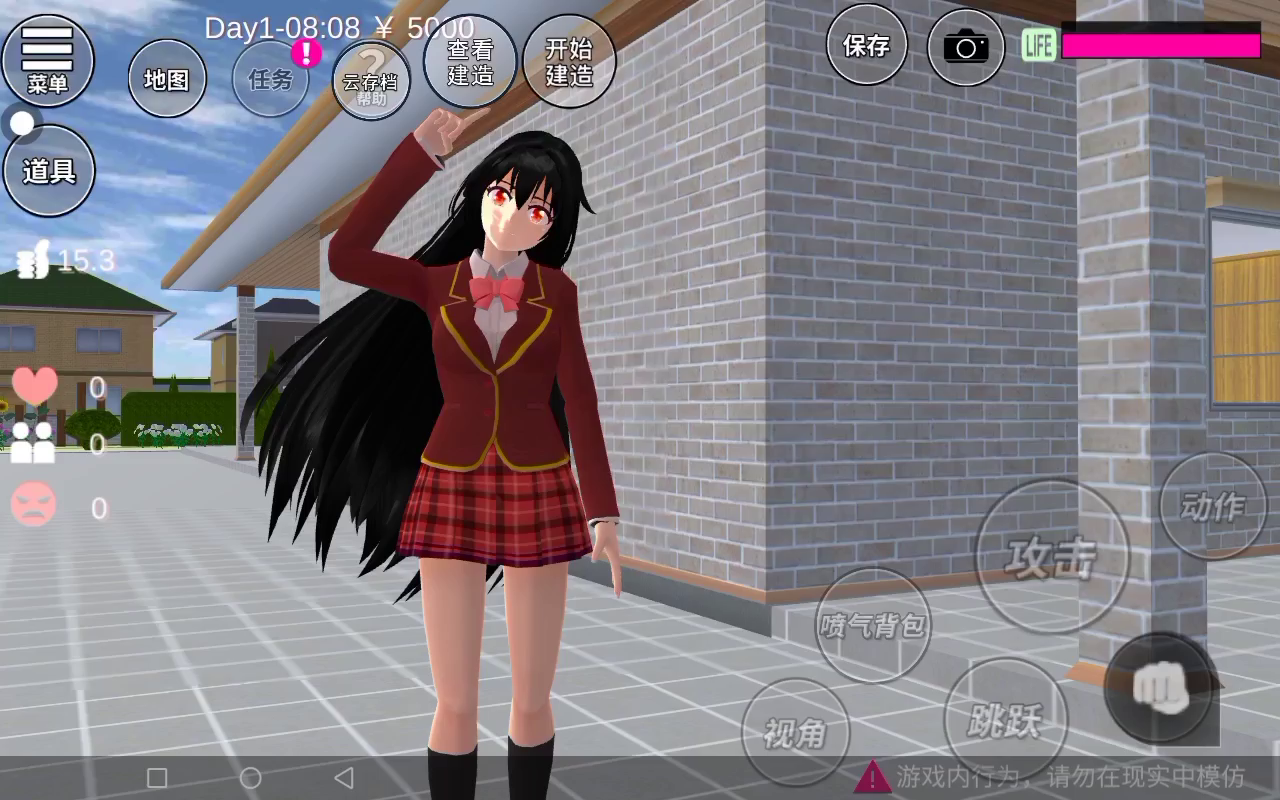1280x800 pixels.
Task: Use the 喷气背包 jetpack button
Action: tap(873, 625)
